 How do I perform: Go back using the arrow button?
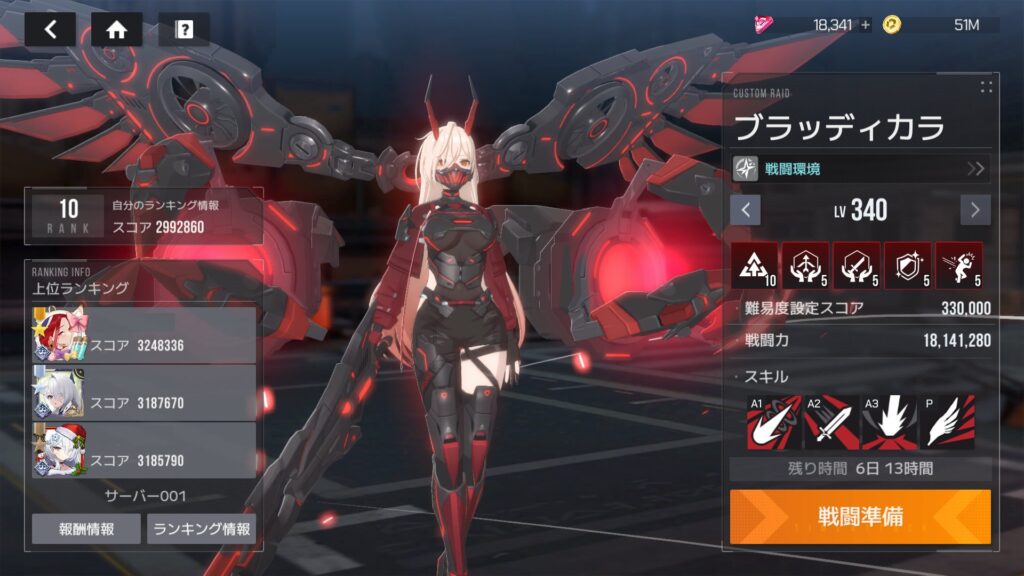click(x=51, y=29)
